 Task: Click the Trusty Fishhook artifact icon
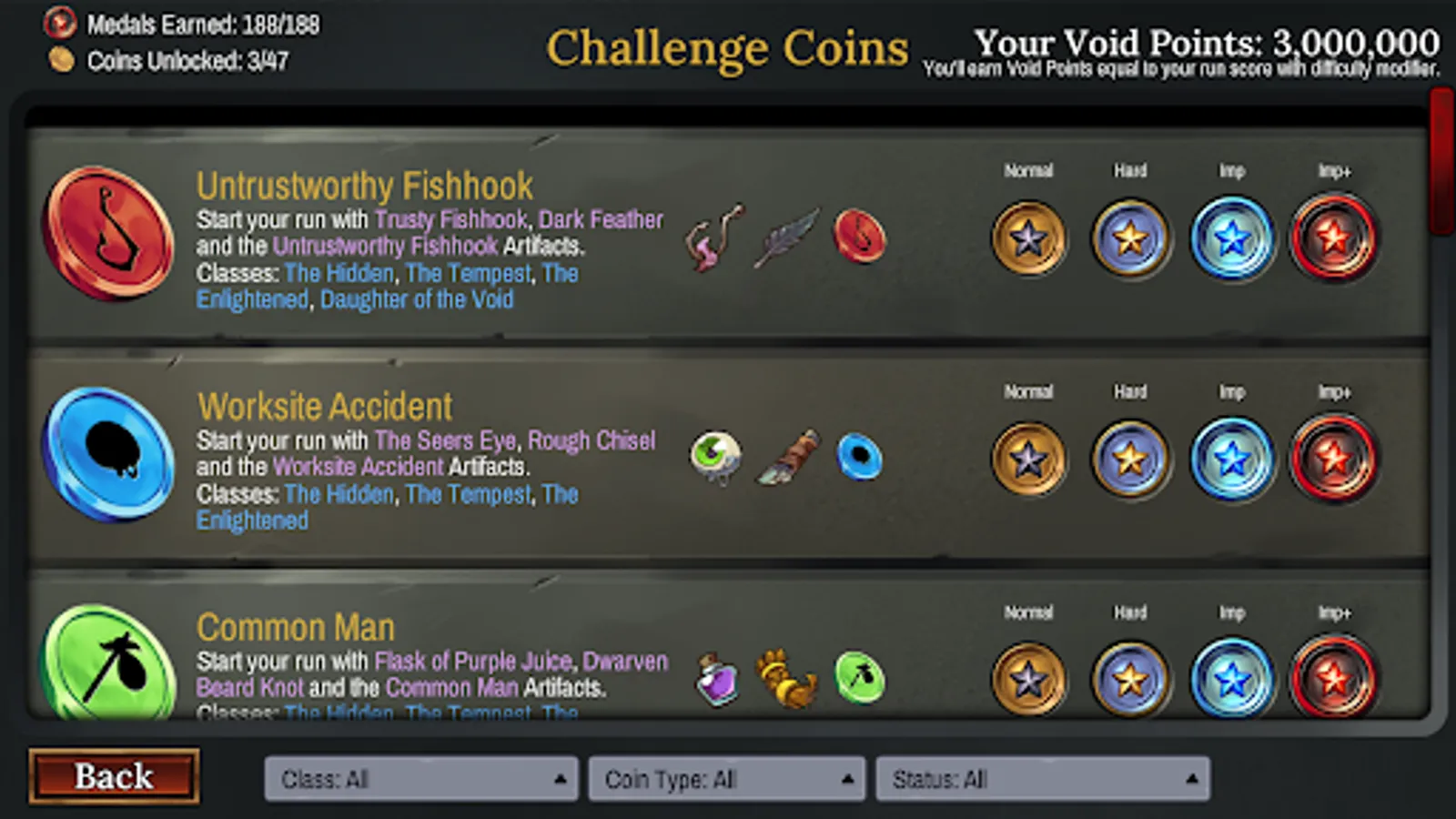(714, 238)
